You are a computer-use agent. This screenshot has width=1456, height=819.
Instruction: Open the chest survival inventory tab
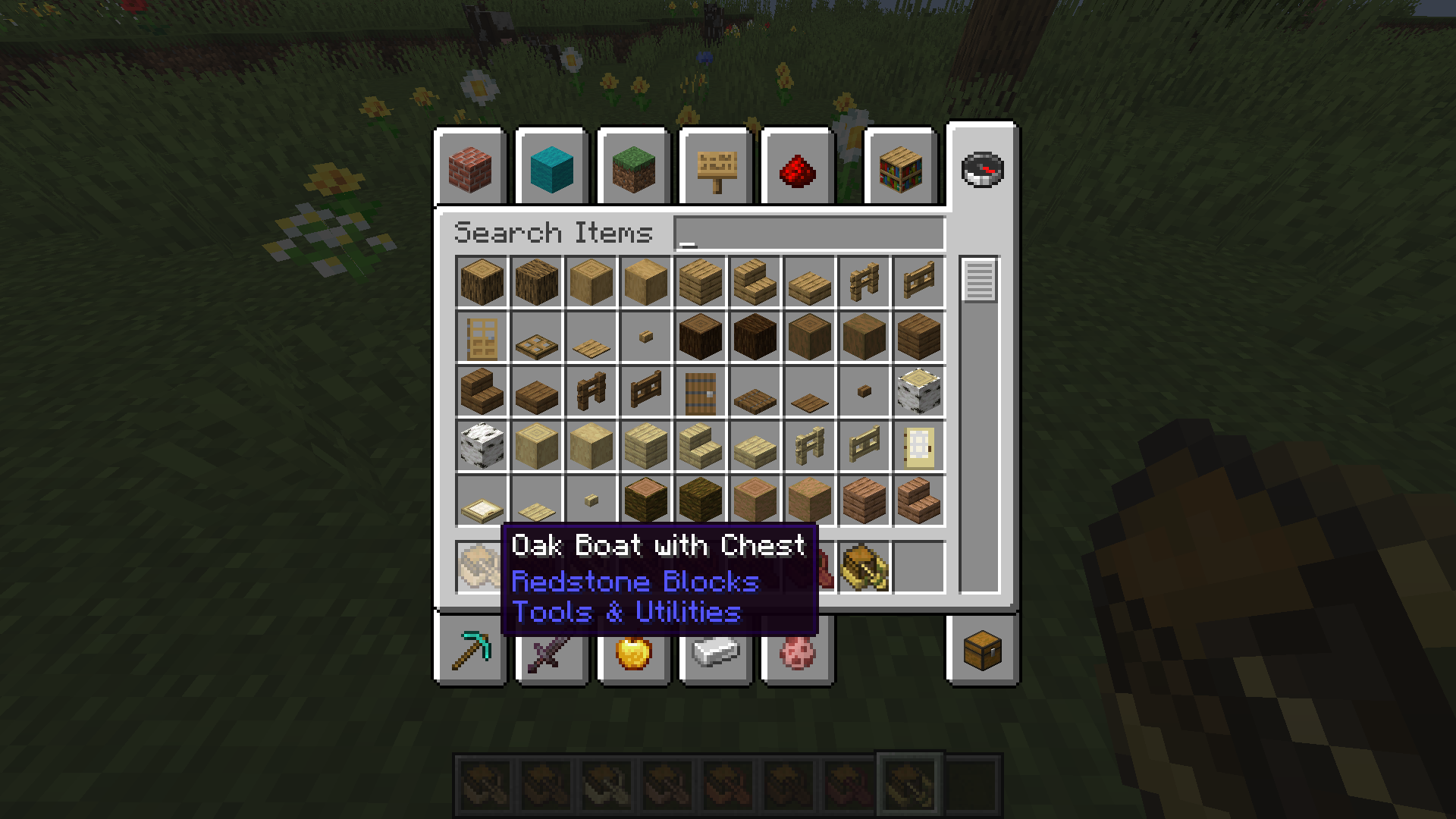(982, 651)
